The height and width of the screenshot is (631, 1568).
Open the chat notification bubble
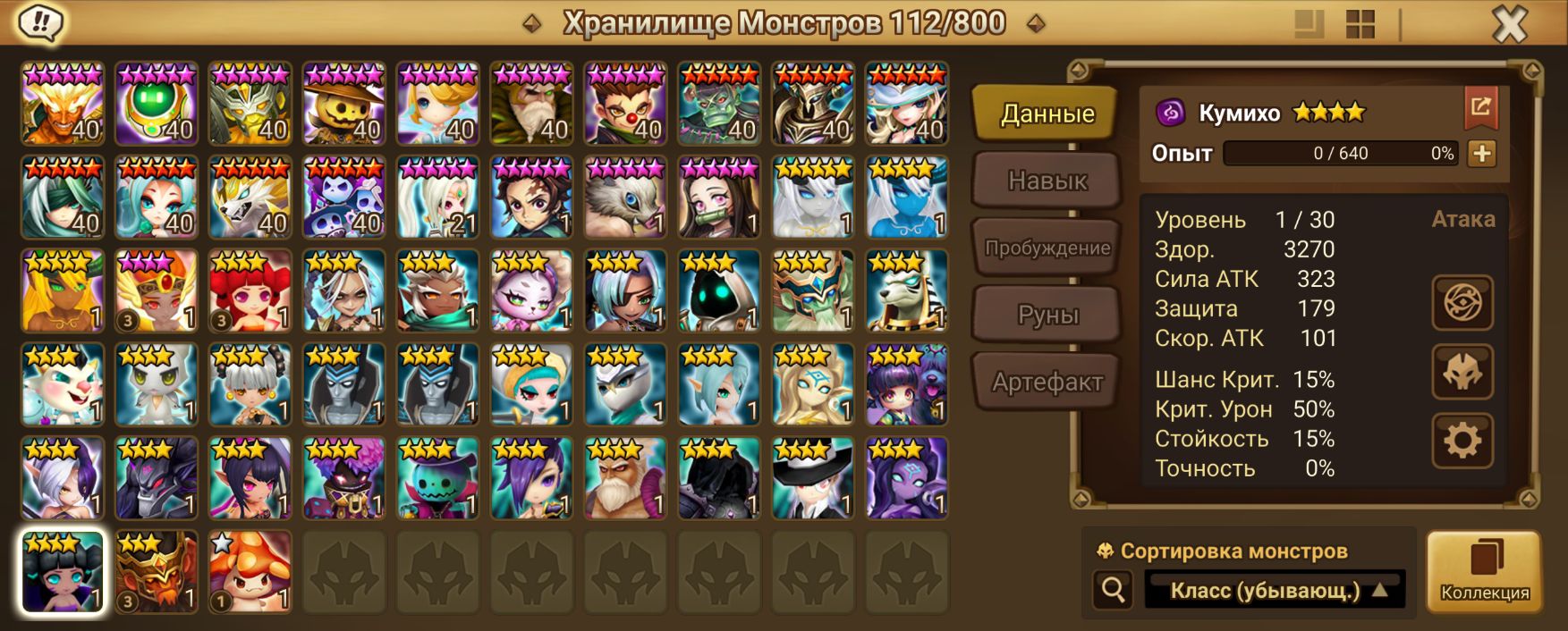(39, 23)
